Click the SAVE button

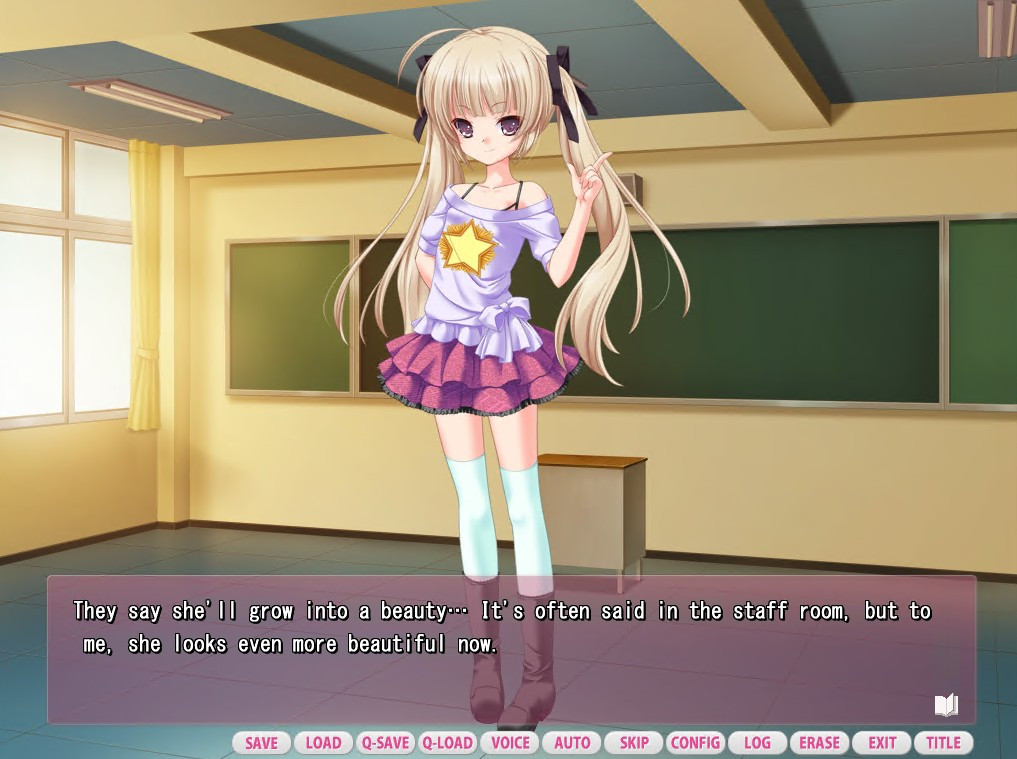(x=261, y=743)
